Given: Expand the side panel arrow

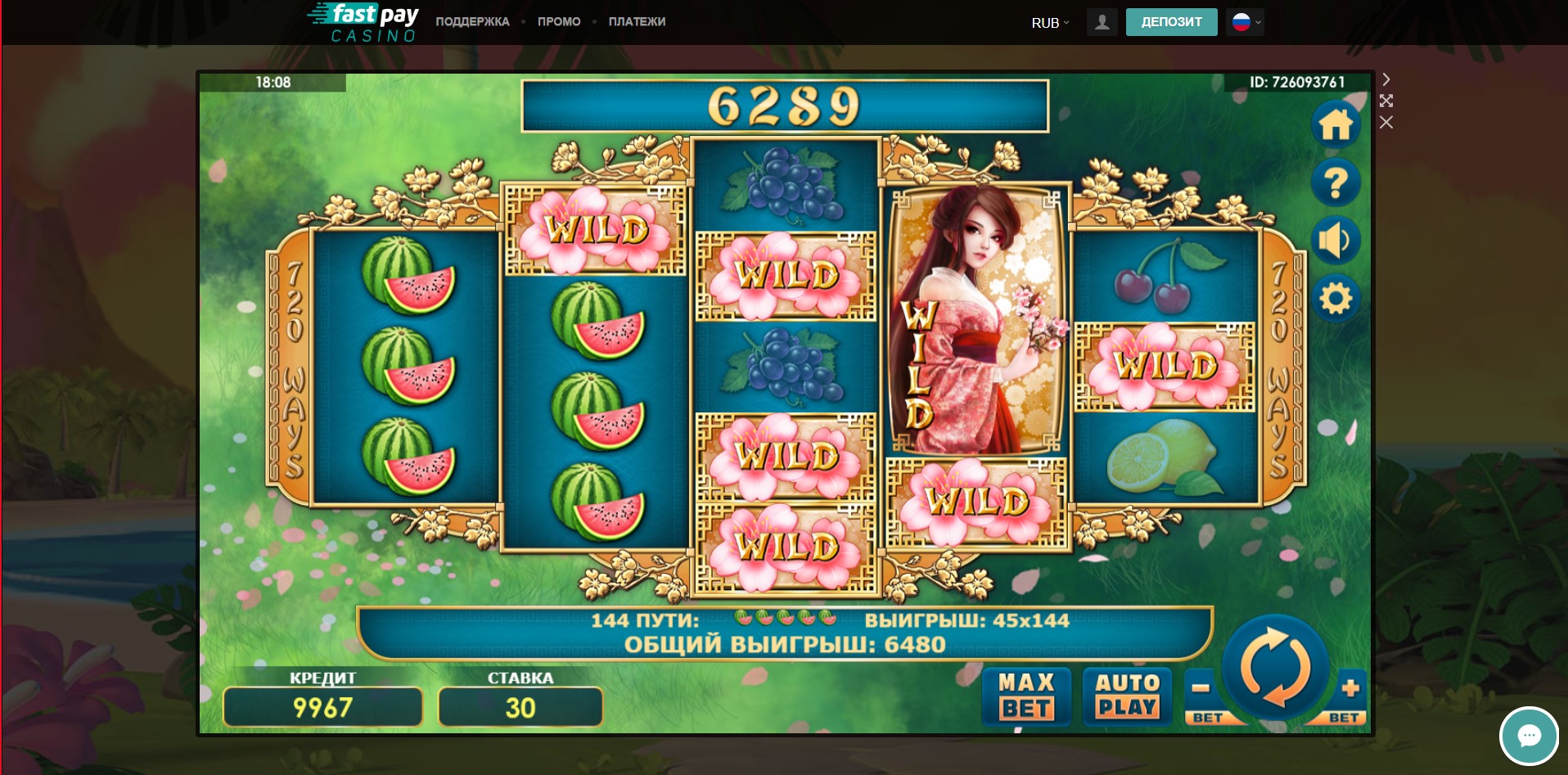Looking at the screenshot, I should [1386, 79].
